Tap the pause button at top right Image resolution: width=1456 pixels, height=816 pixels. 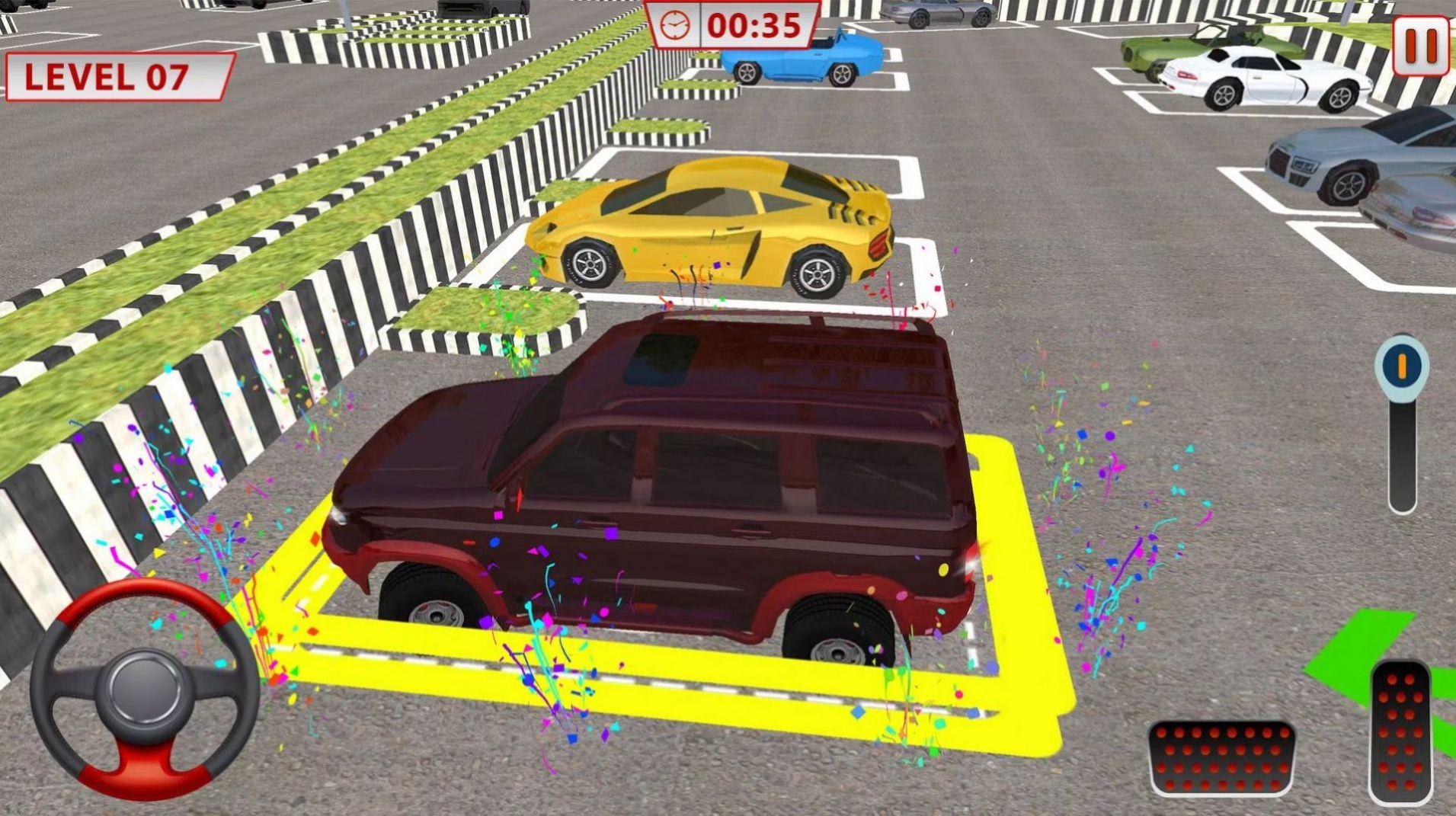tap(1422, 47)
